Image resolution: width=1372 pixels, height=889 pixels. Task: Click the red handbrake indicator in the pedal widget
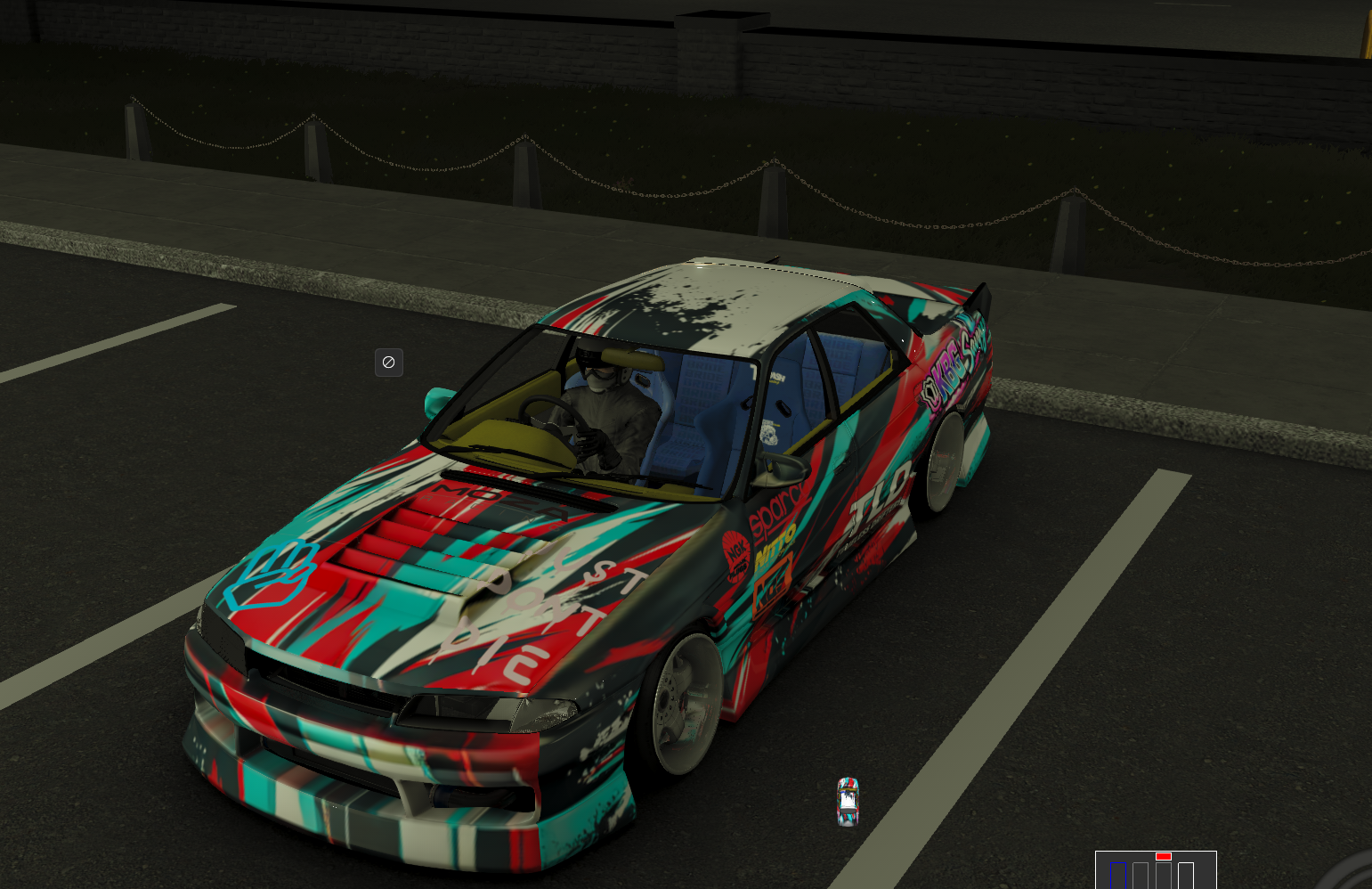tap(1164, 856)
